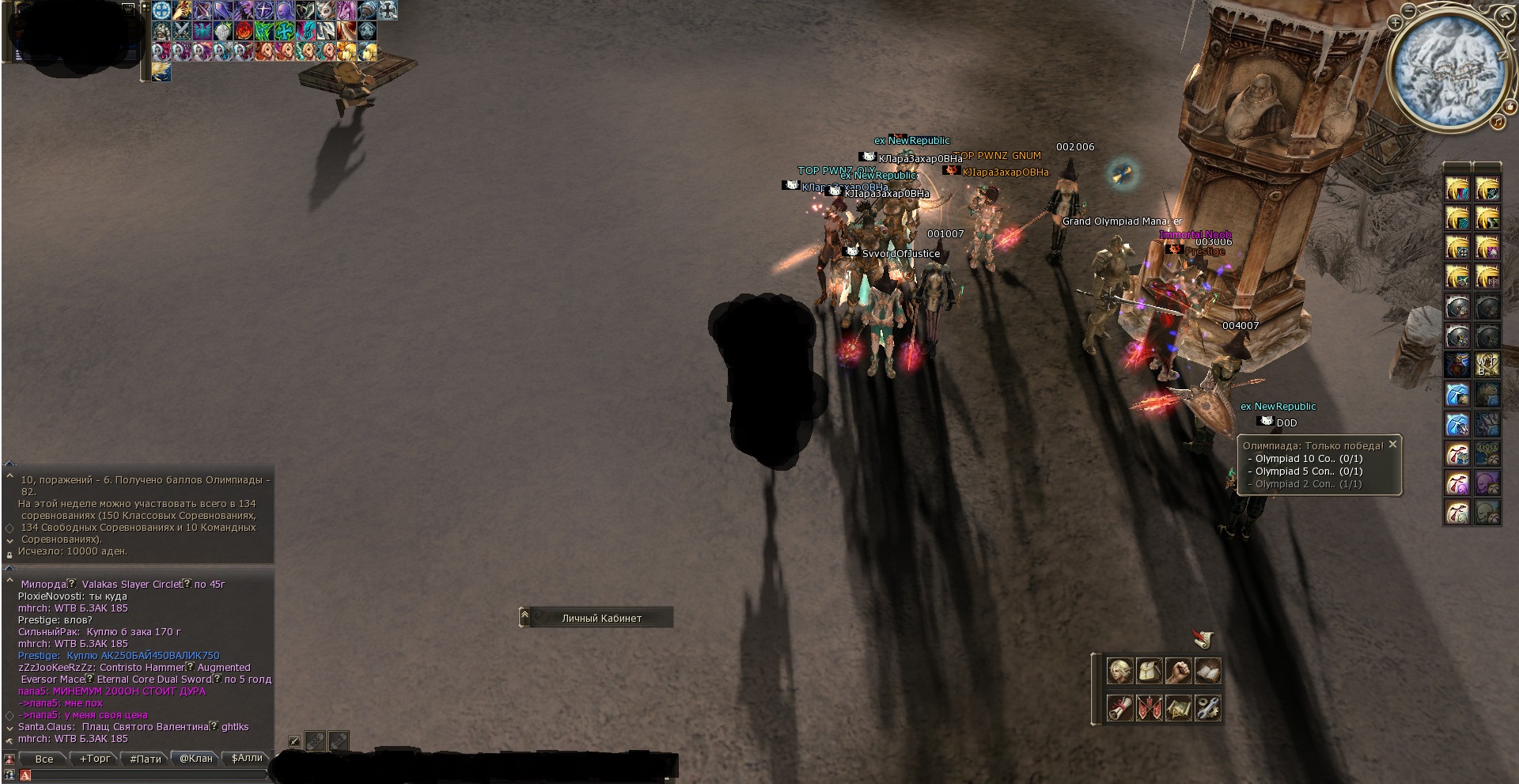The image size is (1519, 784).
Task: Open the '$Алли' chat tab
Action: pyautogui.click(x=246, y=758)
